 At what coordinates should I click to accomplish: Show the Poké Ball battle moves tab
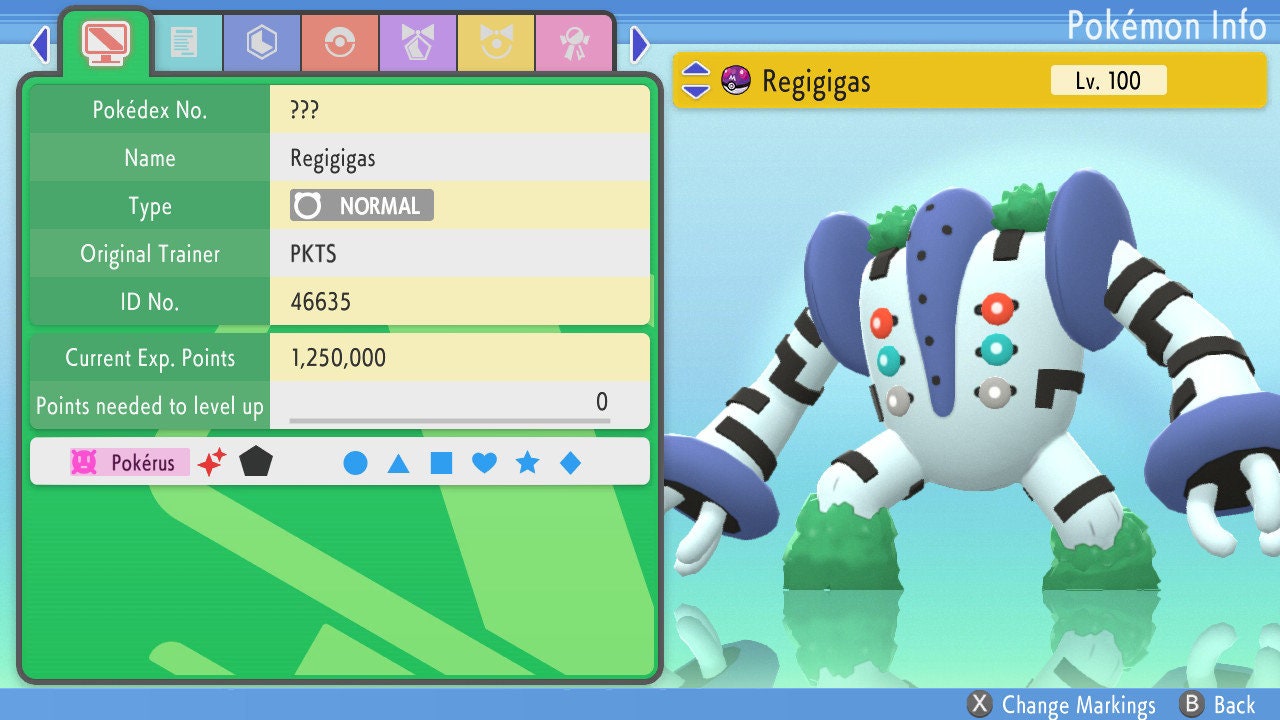(340, 43)
